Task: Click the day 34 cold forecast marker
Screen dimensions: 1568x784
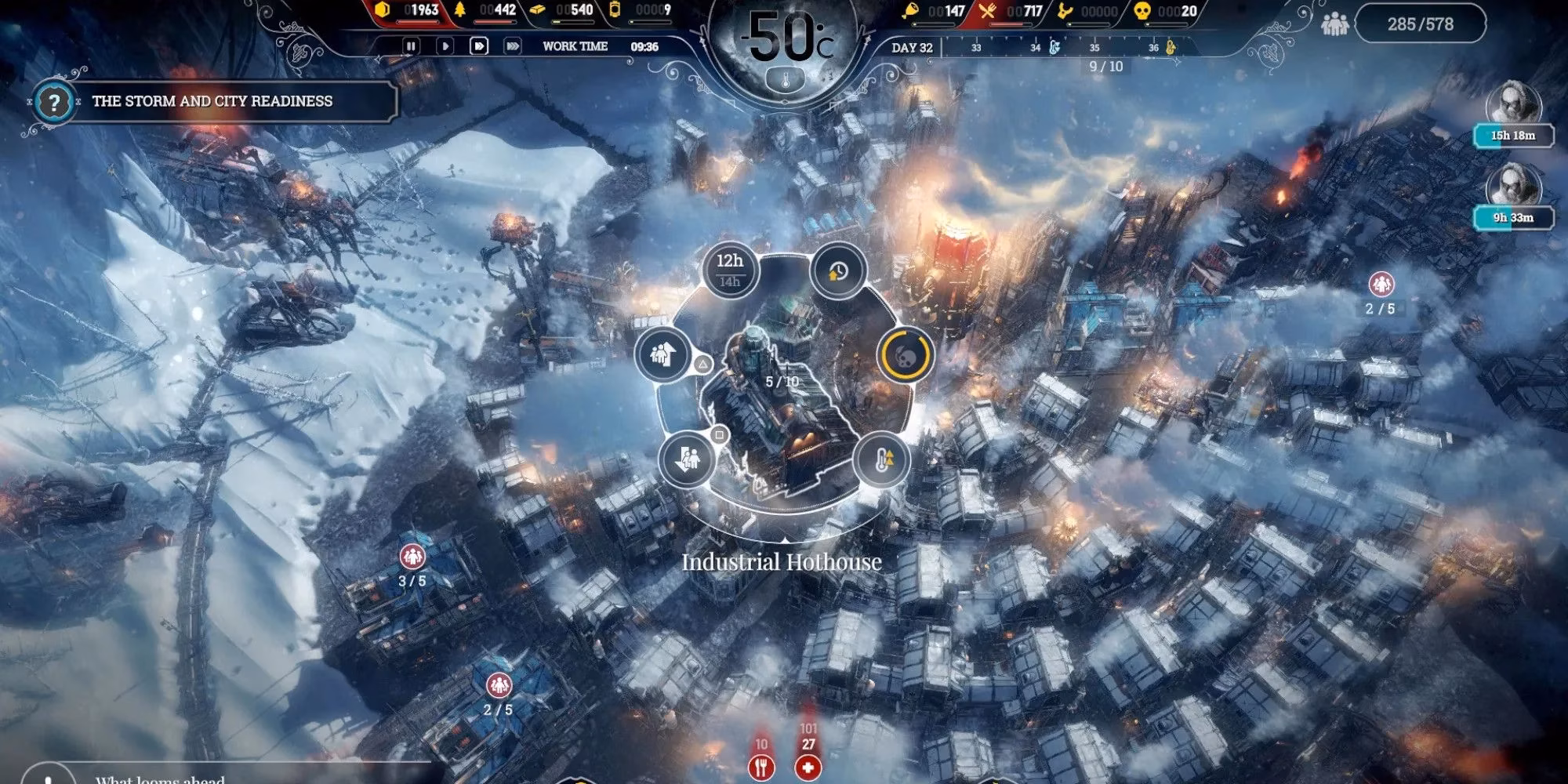Action: coord(1054,48)
